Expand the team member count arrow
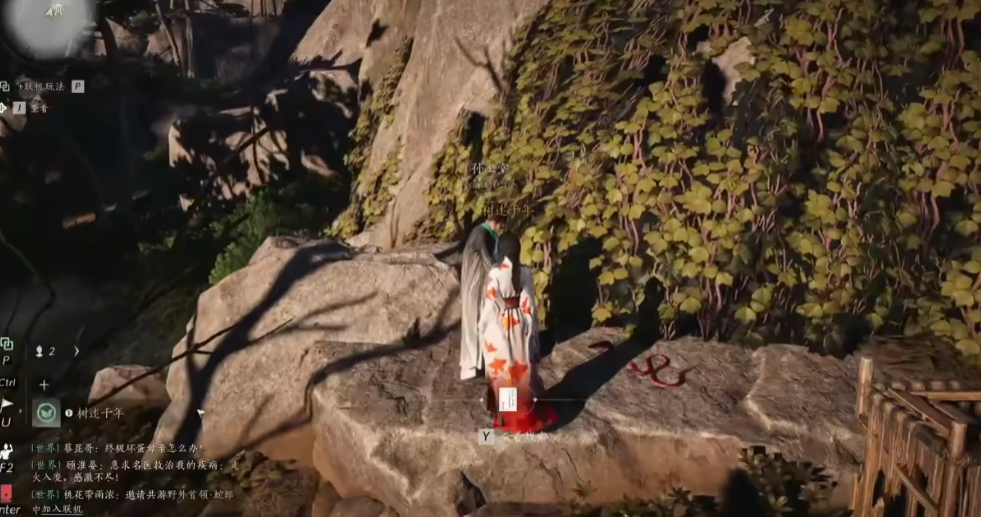Viewport: 981px width, 517px height. pyautogui.click(x=76, y=351)
